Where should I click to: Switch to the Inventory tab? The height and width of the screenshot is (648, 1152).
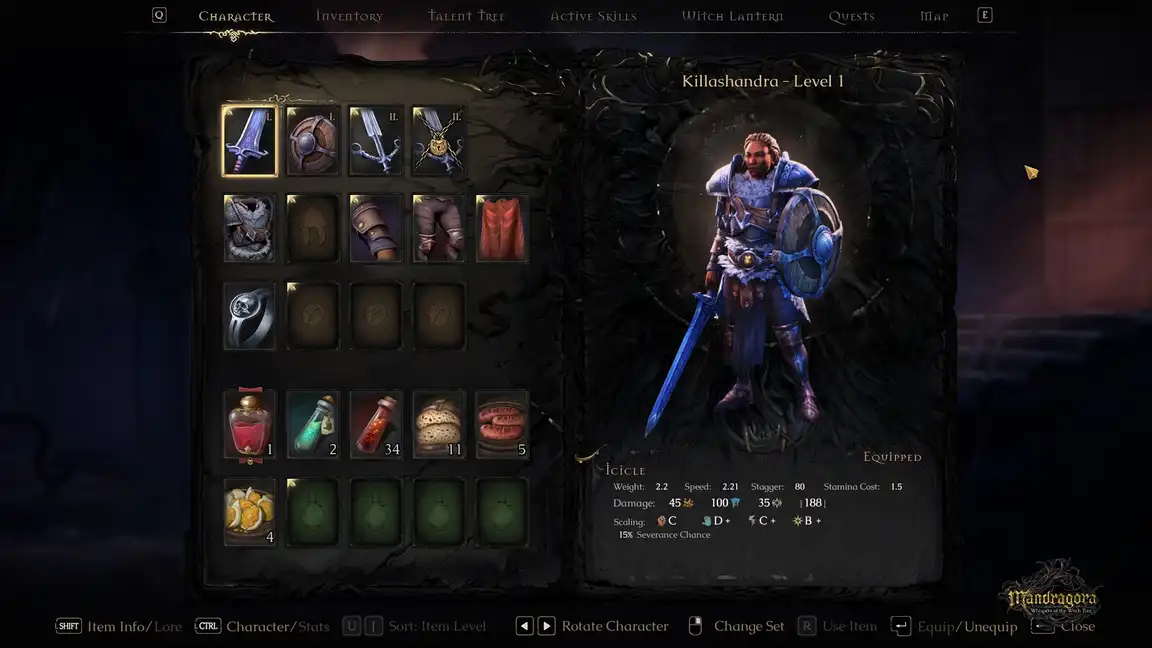[349, 16]
